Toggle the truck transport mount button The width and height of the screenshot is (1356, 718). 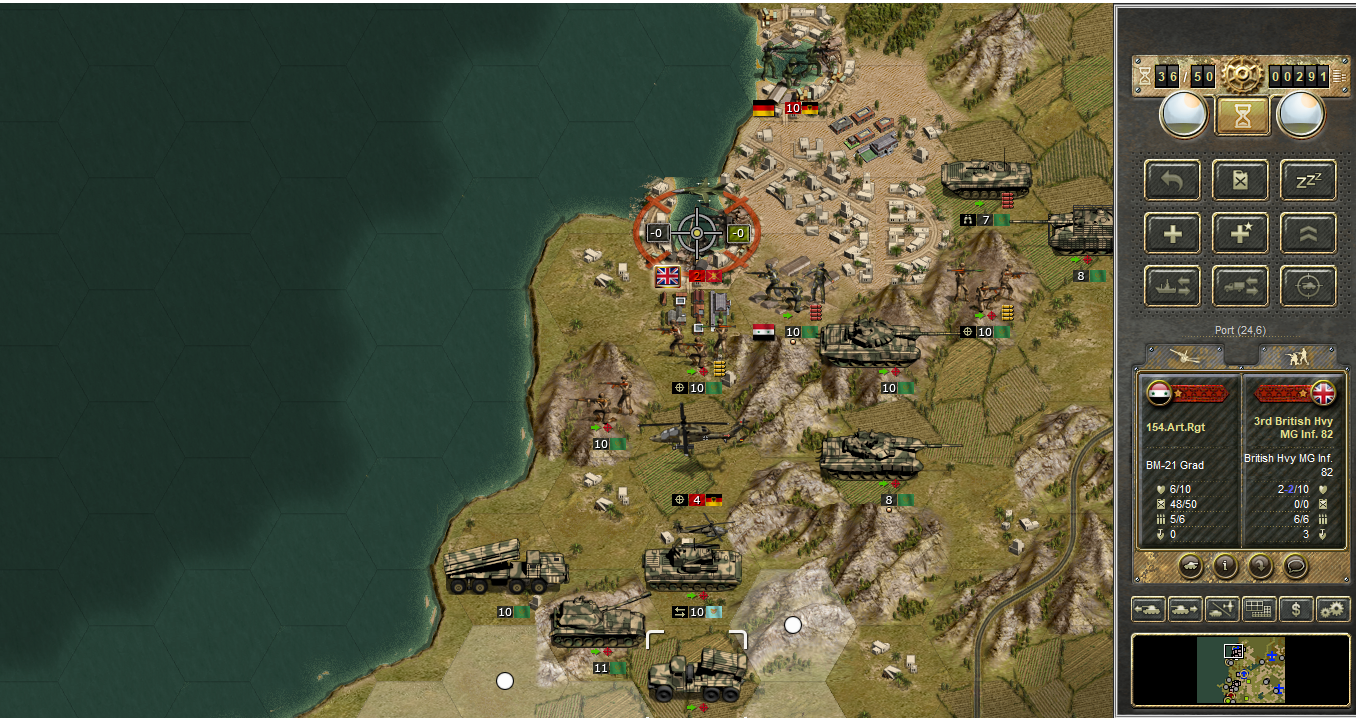[x=1240, y=286]
